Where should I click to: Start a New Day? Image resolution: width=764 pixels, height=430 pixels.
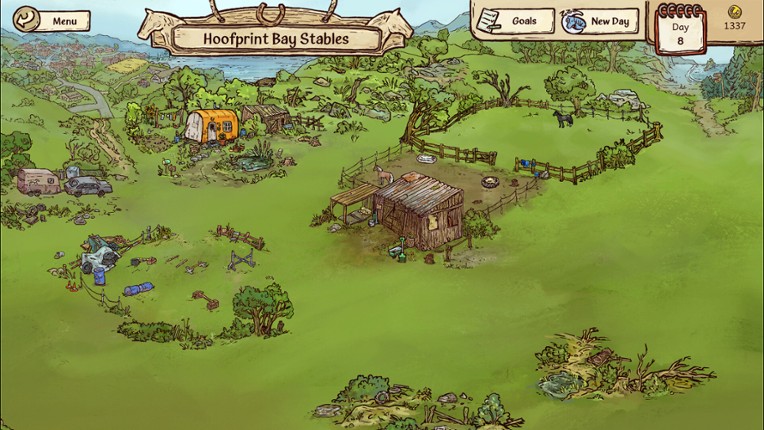click(x=598, y=20)
